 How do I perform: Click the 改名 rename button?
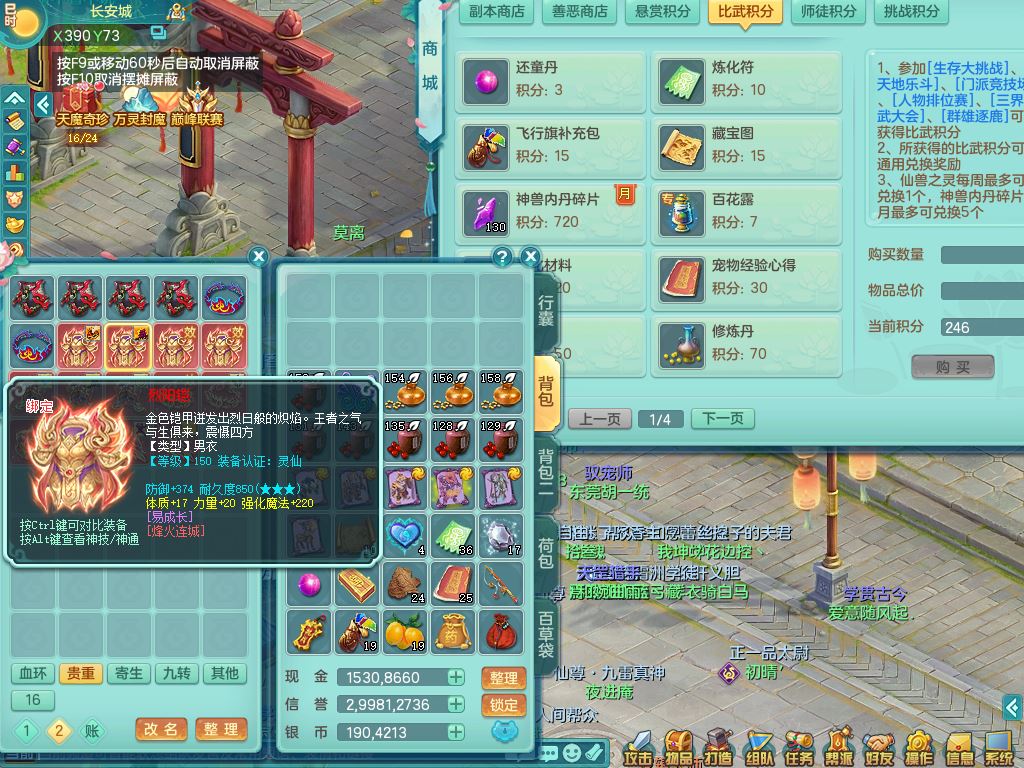click(161, 729)
